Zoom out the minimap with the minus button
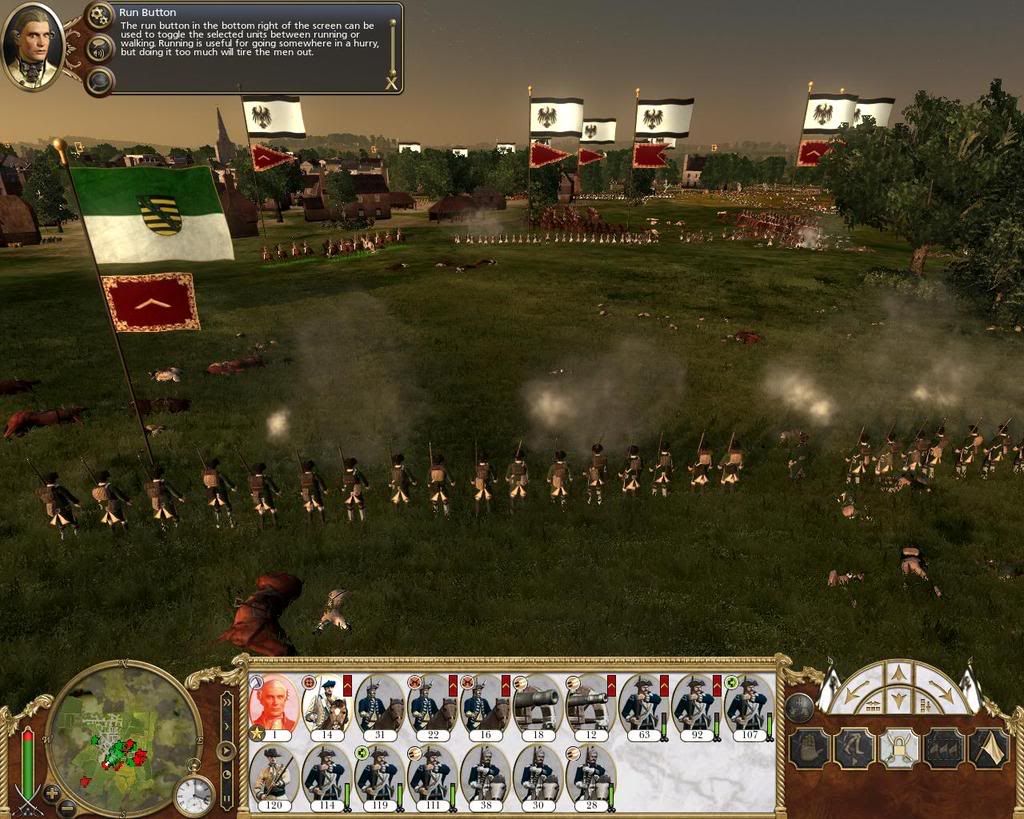The width and height of the screenshot is (1024, 819). coord(67,807)
